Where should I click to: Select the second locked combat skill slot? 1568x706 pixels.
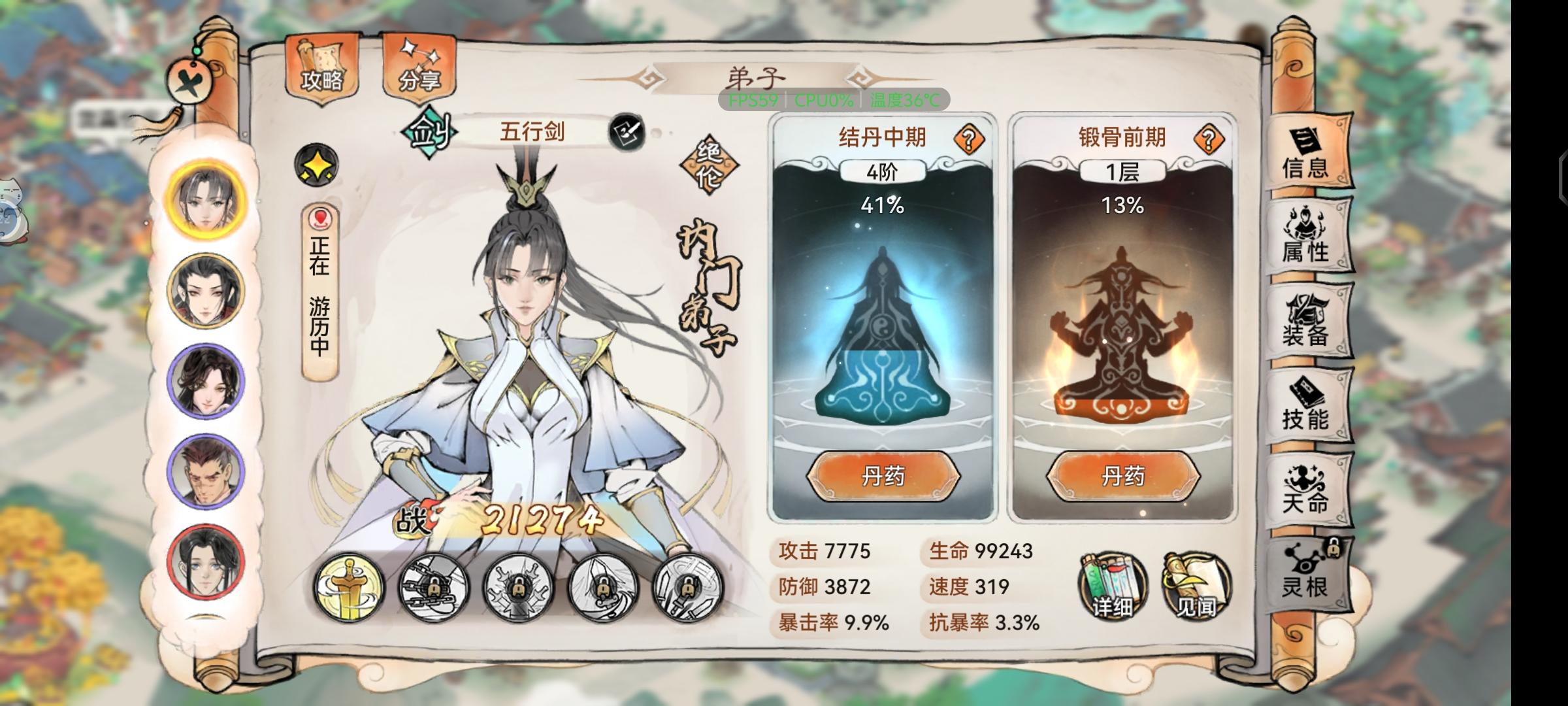(x=434, y=586)
